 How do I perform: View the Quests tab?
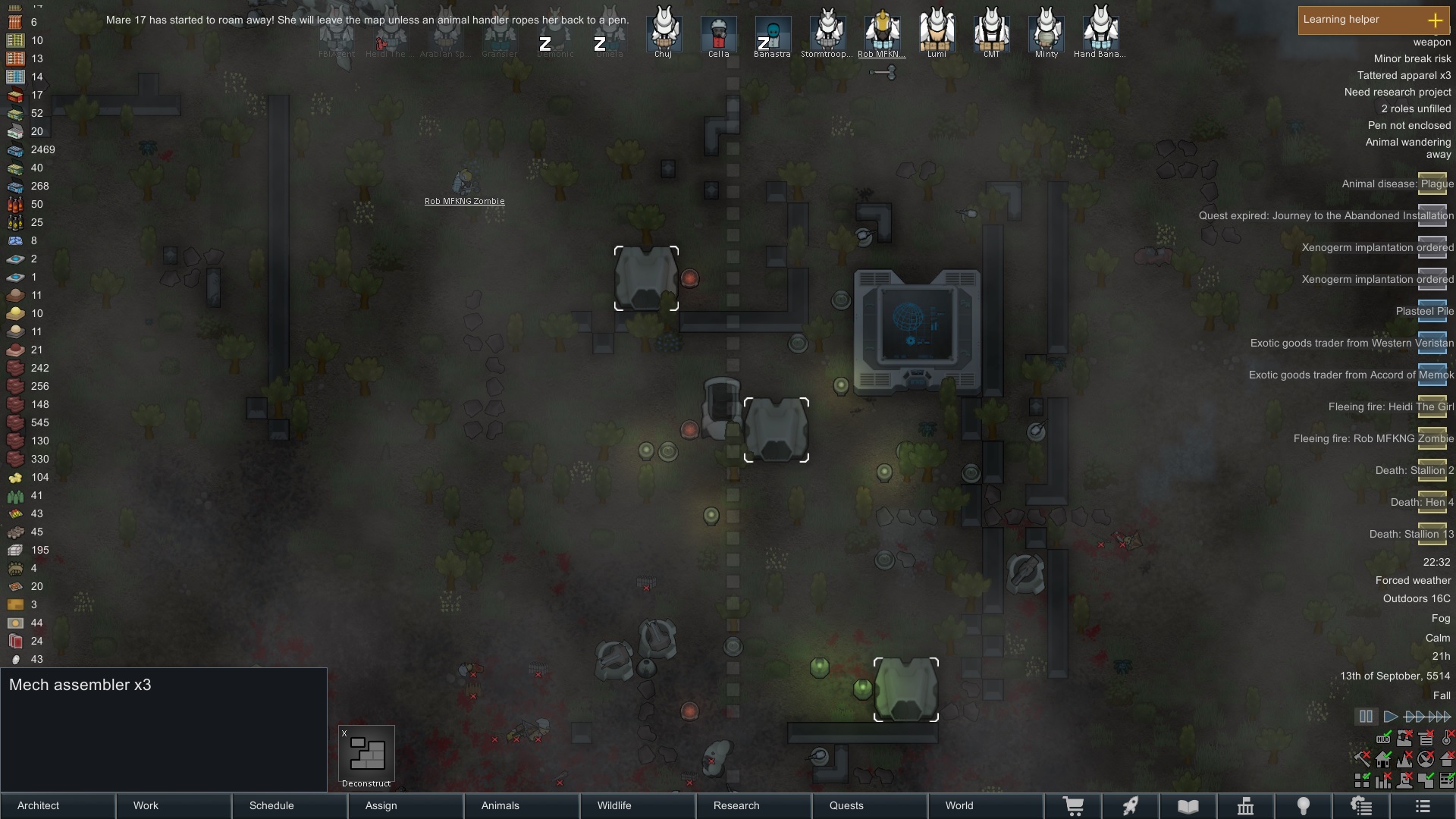[x=870, y=805]
